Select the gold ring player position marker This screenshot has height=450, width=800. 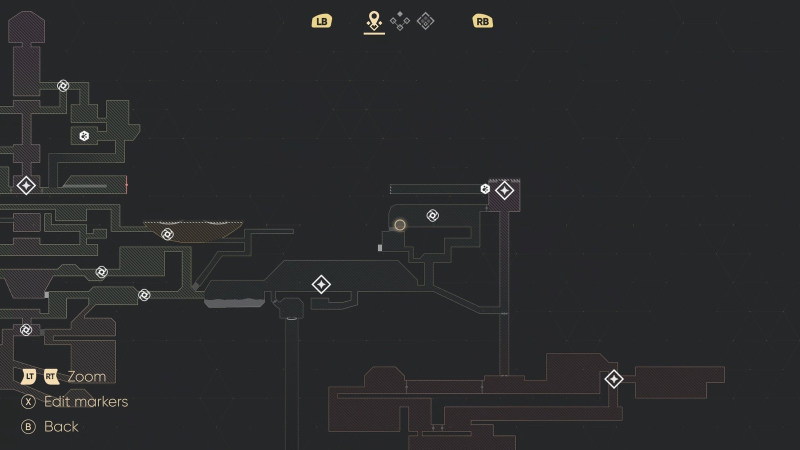[400, 225]
